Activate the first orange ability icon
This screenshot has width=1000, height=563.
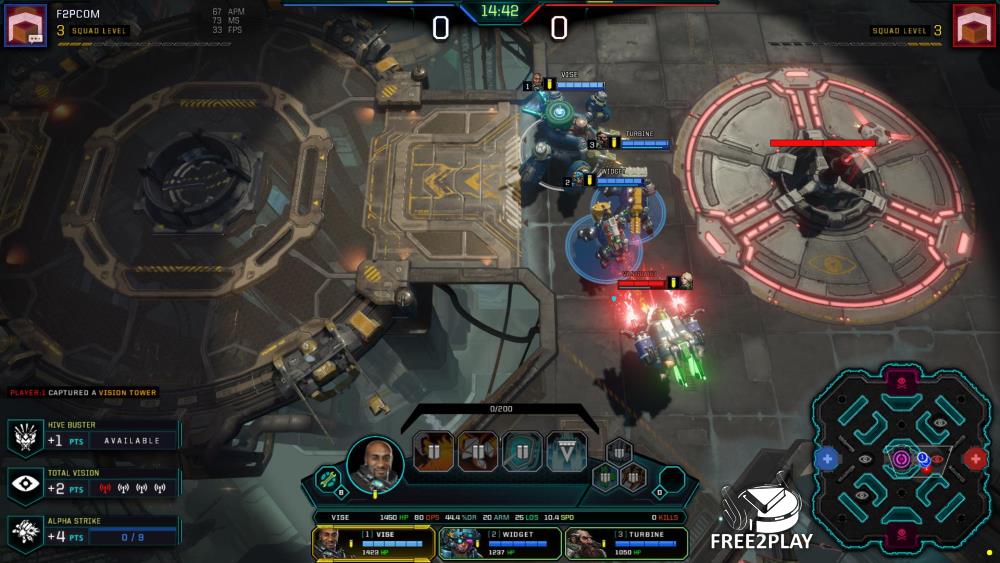pyautogui.click(x=433, y=452)
